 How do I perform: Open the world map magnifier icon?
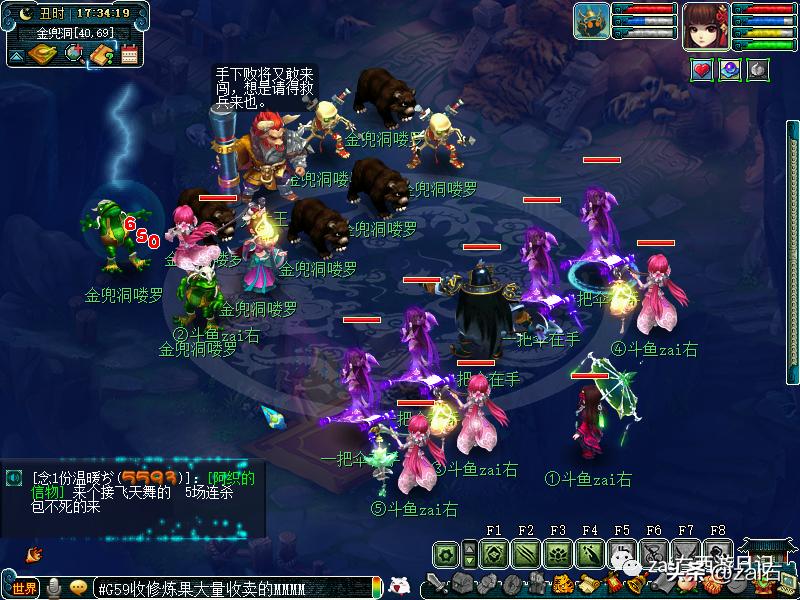pos(74,54)
